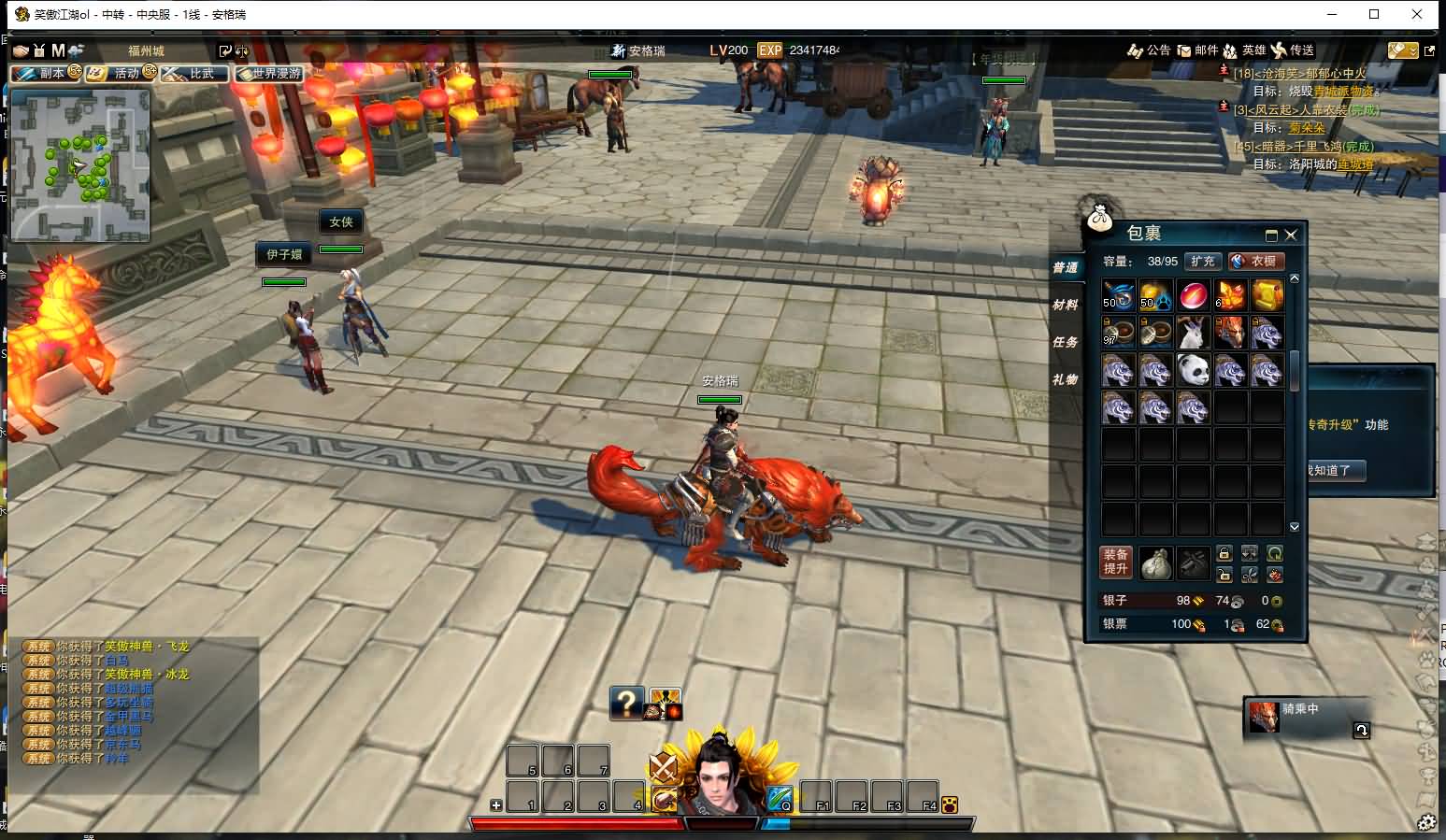
Task: Click the minimap of 福州城
Action: (x=80, y=166)
